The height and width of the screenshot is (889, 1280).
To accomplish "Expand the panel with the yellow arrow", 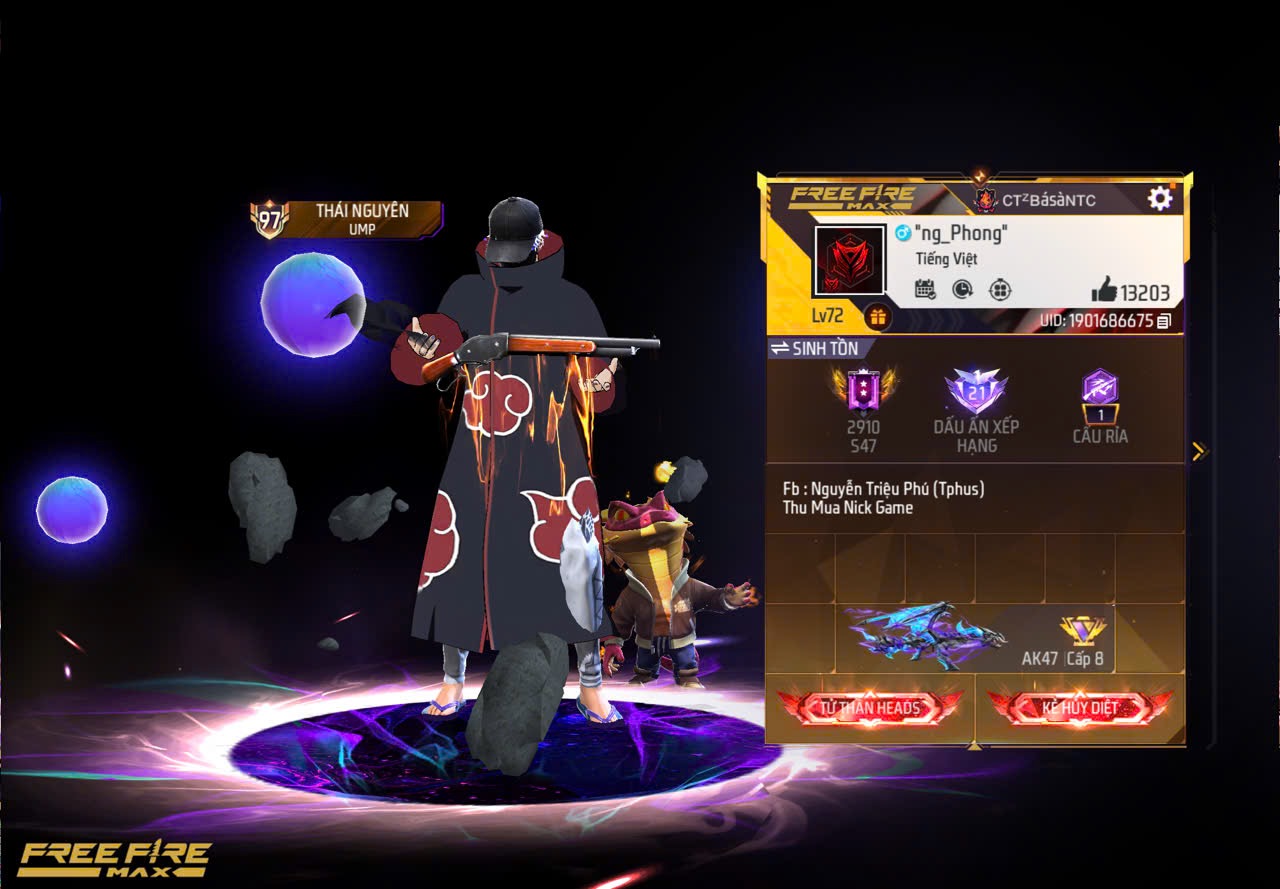I will coord(1199,451).
